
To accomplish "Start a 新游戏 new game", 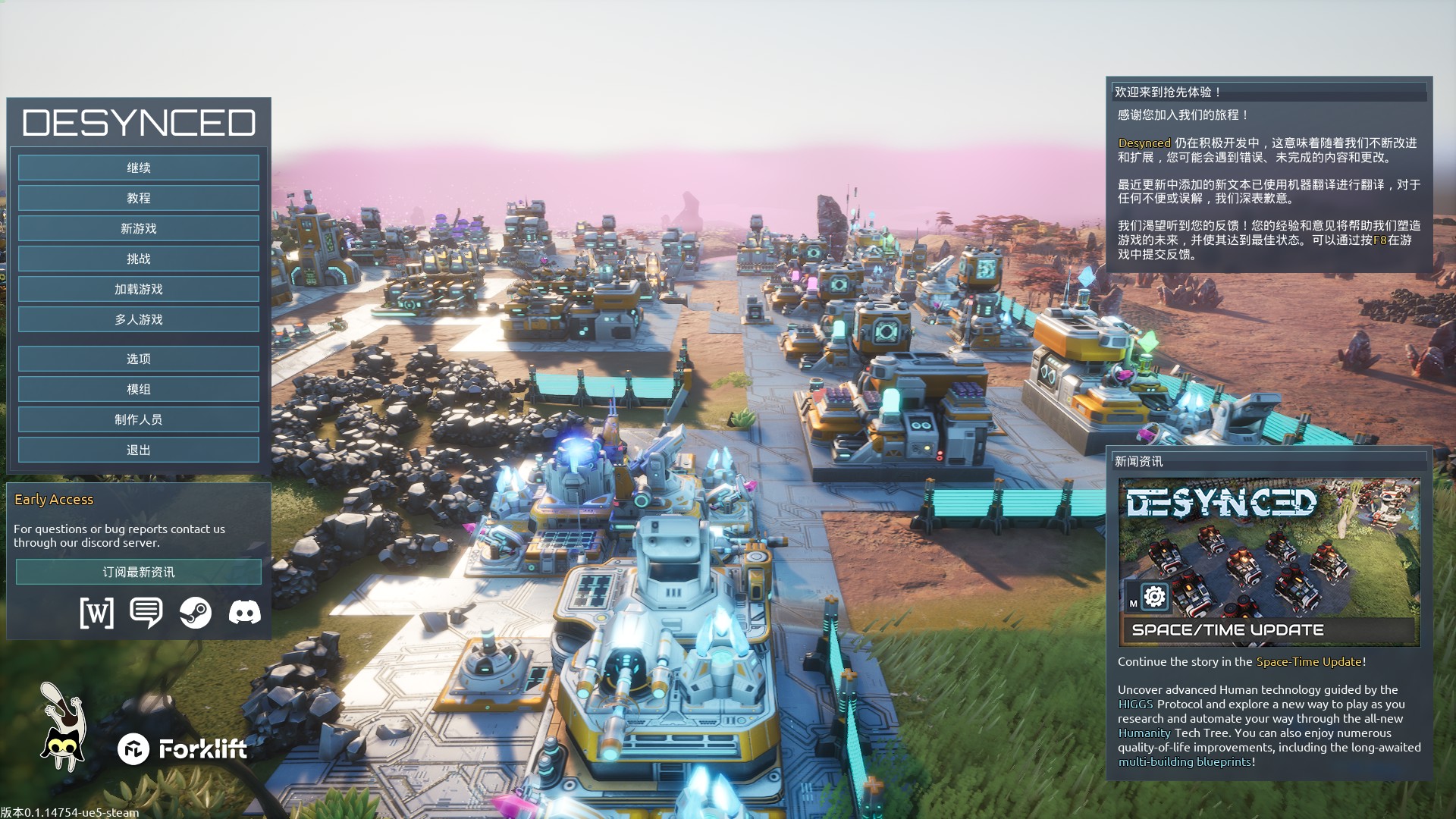I will pos(139,228).
